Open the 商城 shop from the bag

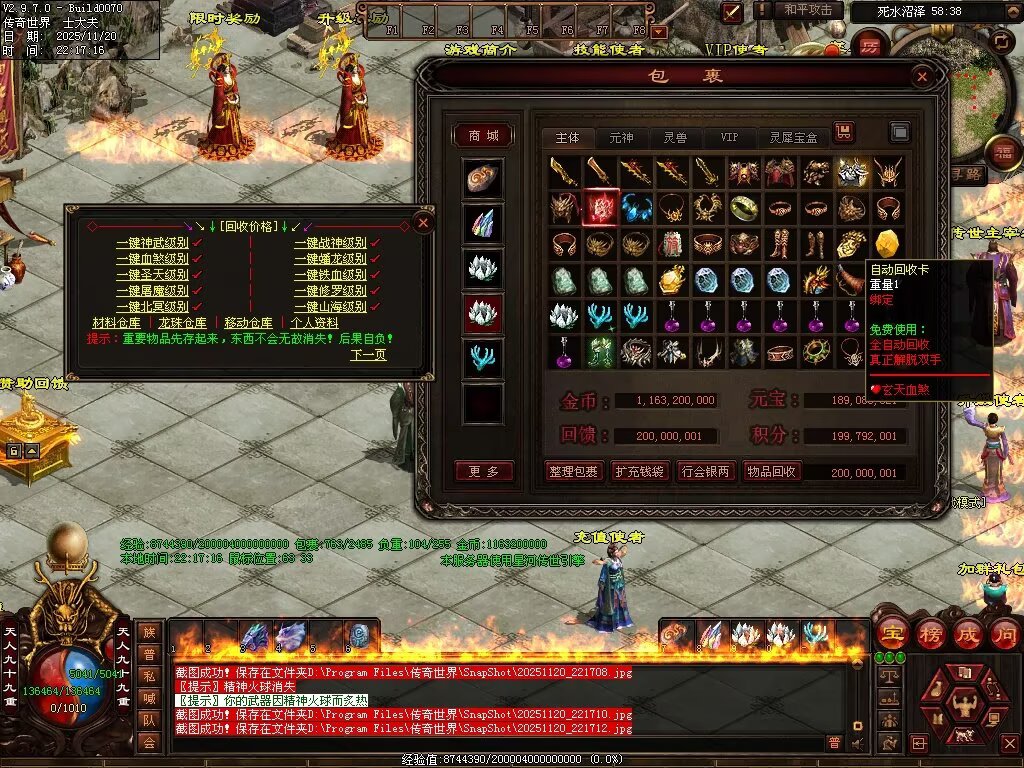click(x=483, y=136)
